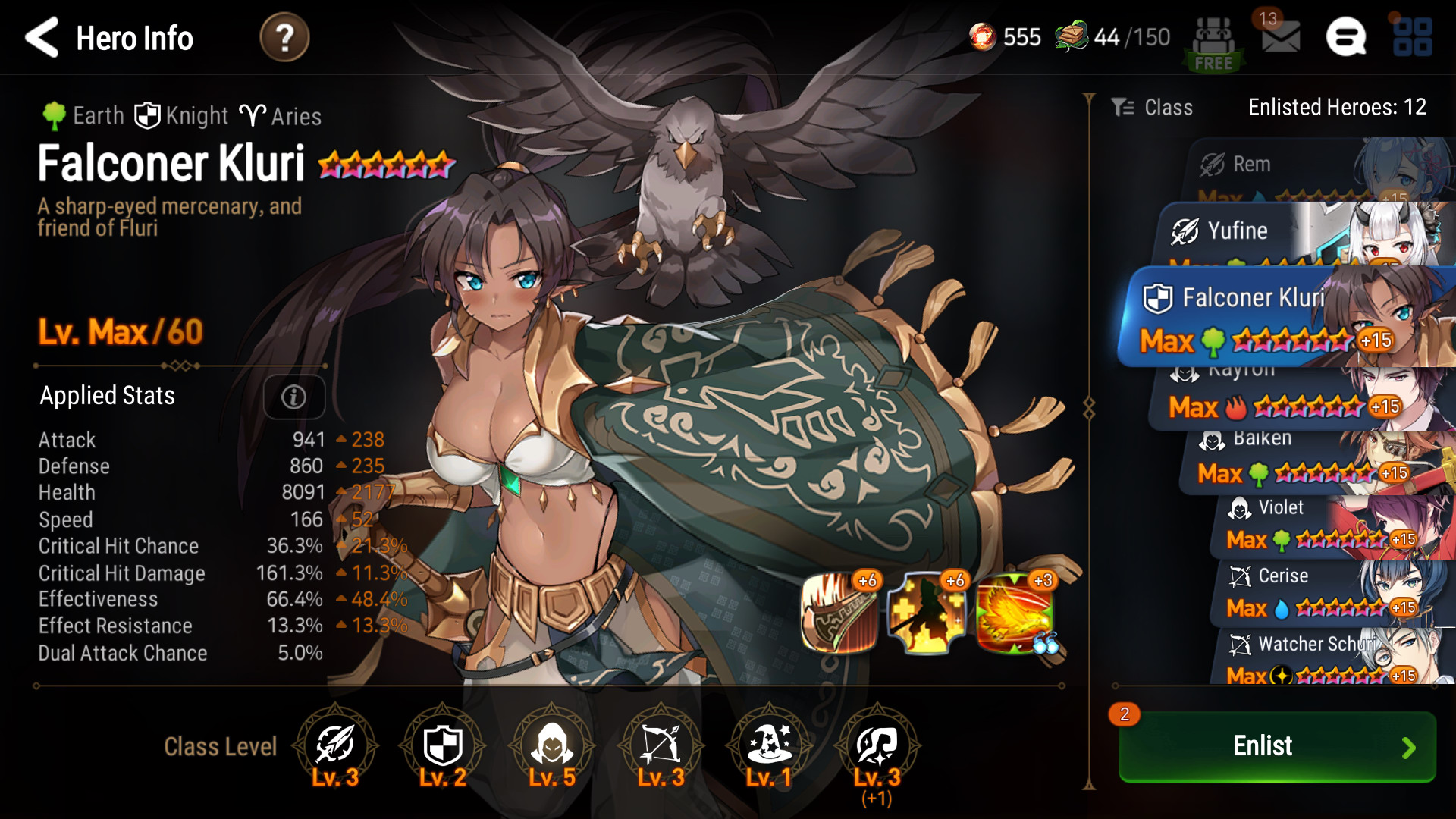Open the question mark help button
This screenshot has height=819, width=1456.
pyautogui.click(x=284, y=38)
